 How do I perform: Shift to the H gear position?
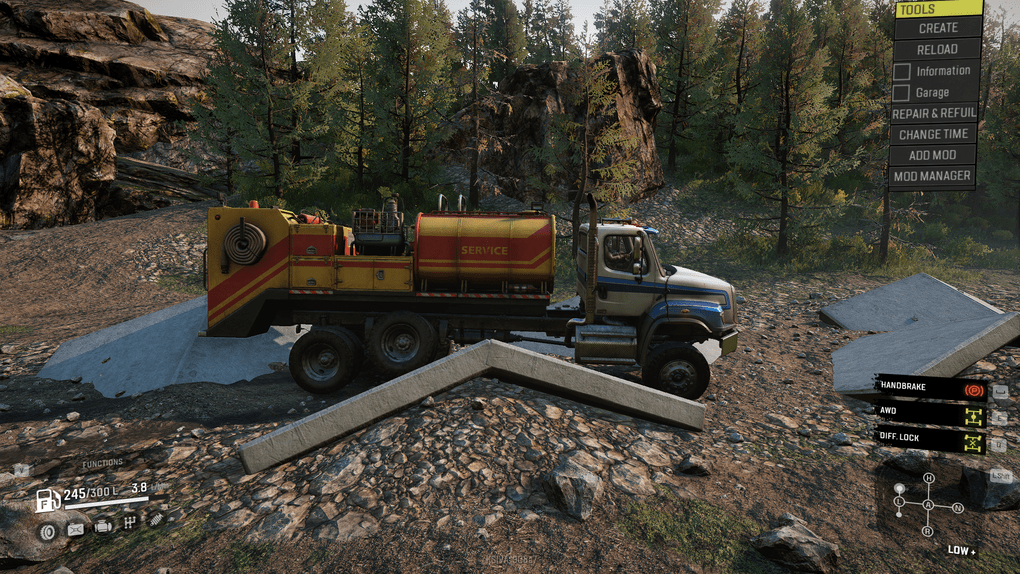[928, 479]
